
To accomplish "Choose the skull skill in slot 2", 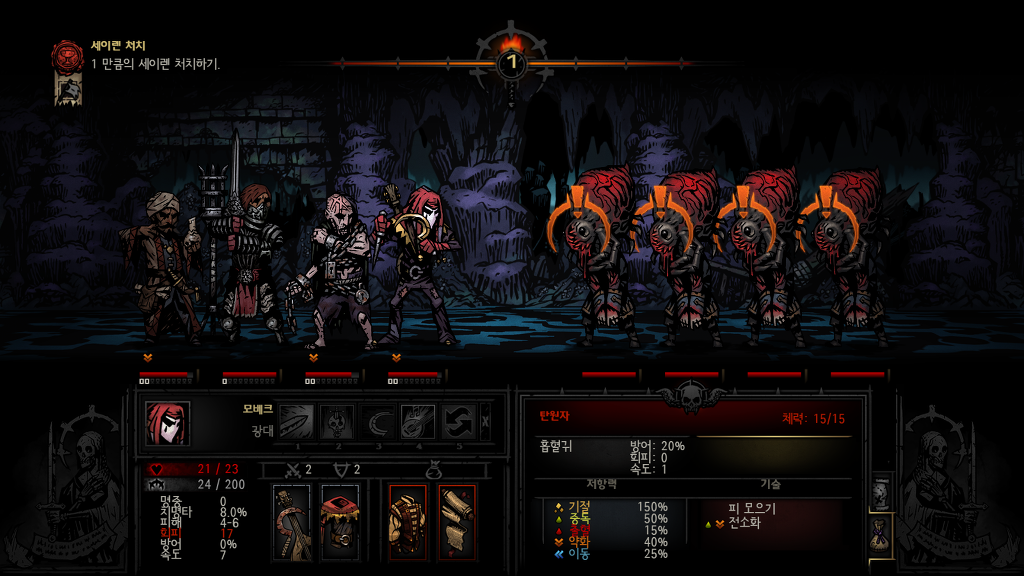I will (x=337, y=421).
